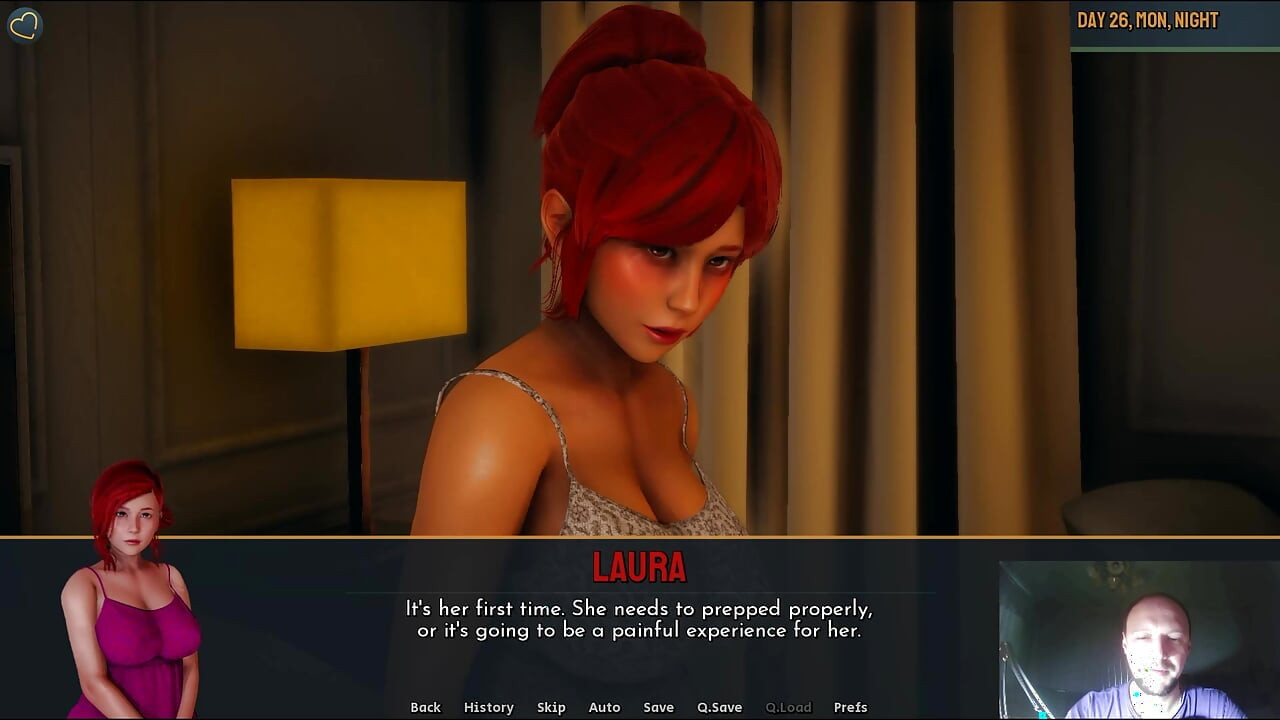1280x720 pixels.
Task: Click the heart icon in the corner
Action: tap(24, 25)
